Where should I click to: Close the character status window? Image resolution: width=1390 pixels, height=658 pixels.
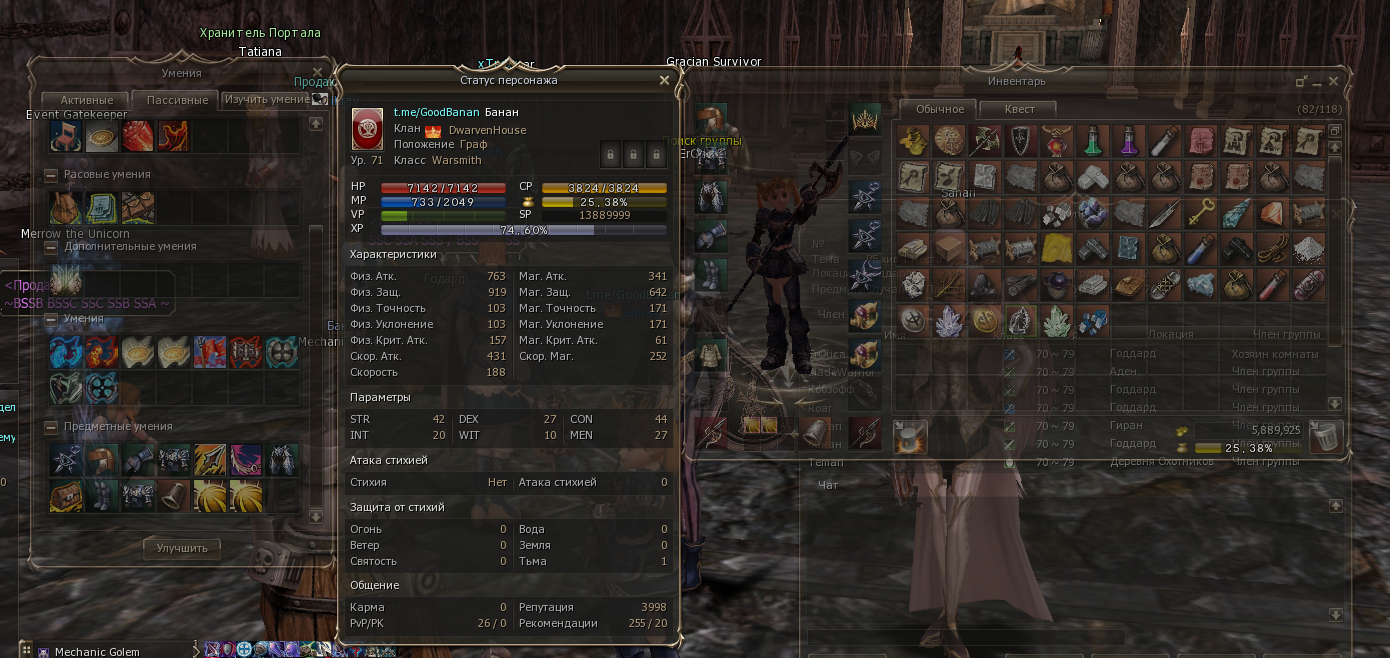click(x=664, y=80)
